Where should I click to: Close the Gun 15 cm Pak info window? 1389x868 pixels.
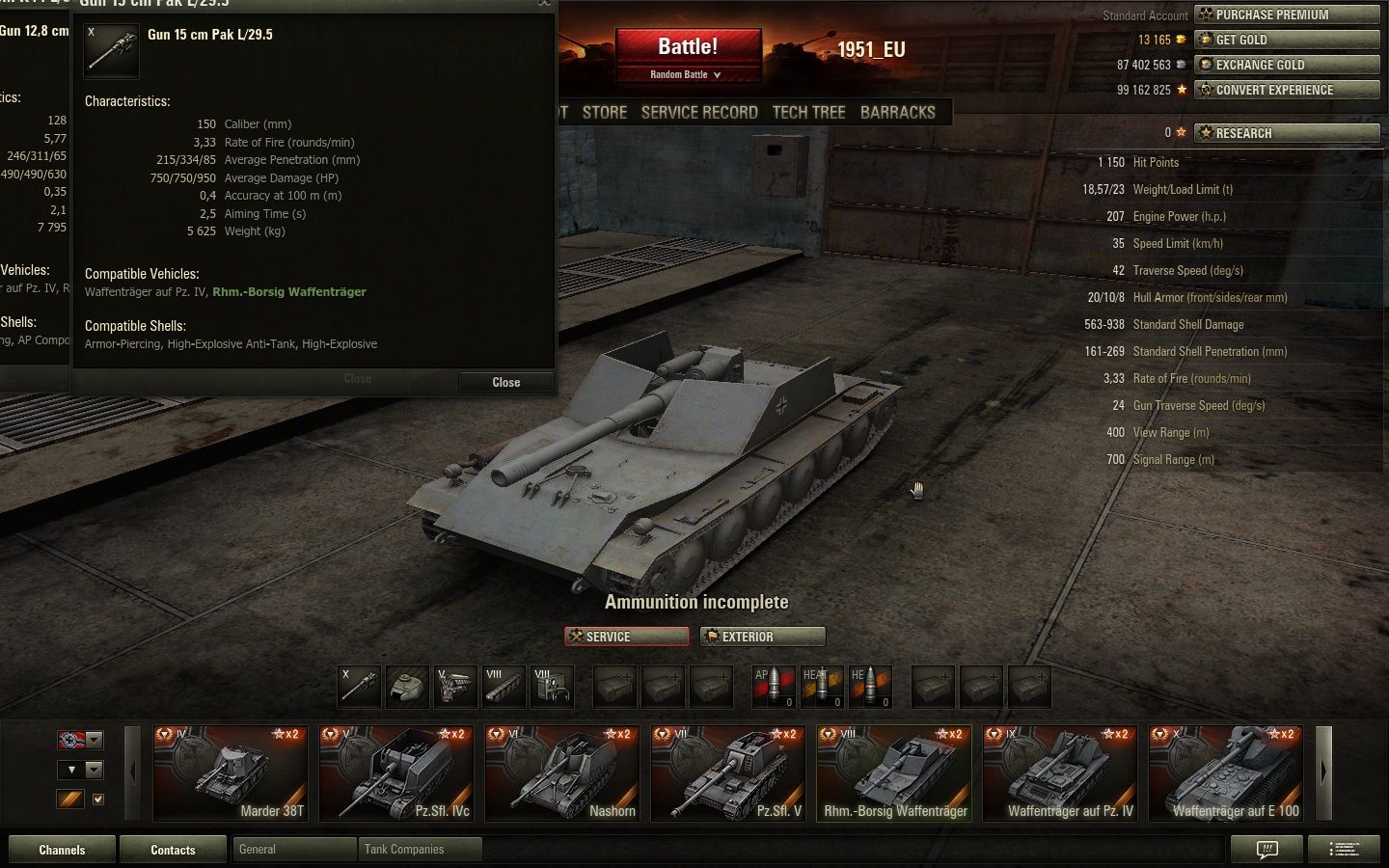click(505, 382)
